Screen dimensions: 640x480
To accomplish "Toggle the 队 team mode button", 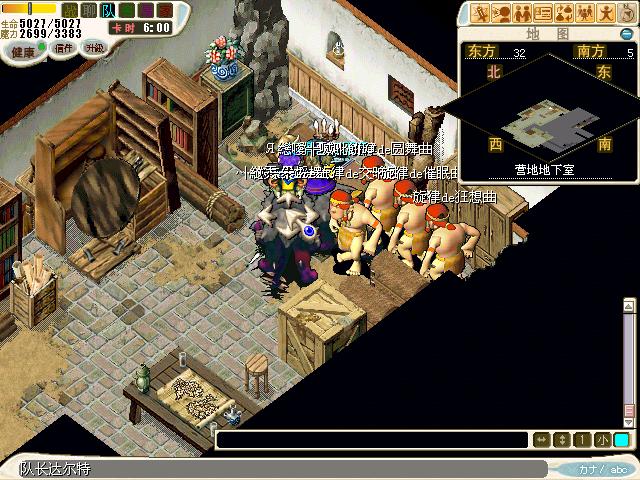I will [107, 9].
